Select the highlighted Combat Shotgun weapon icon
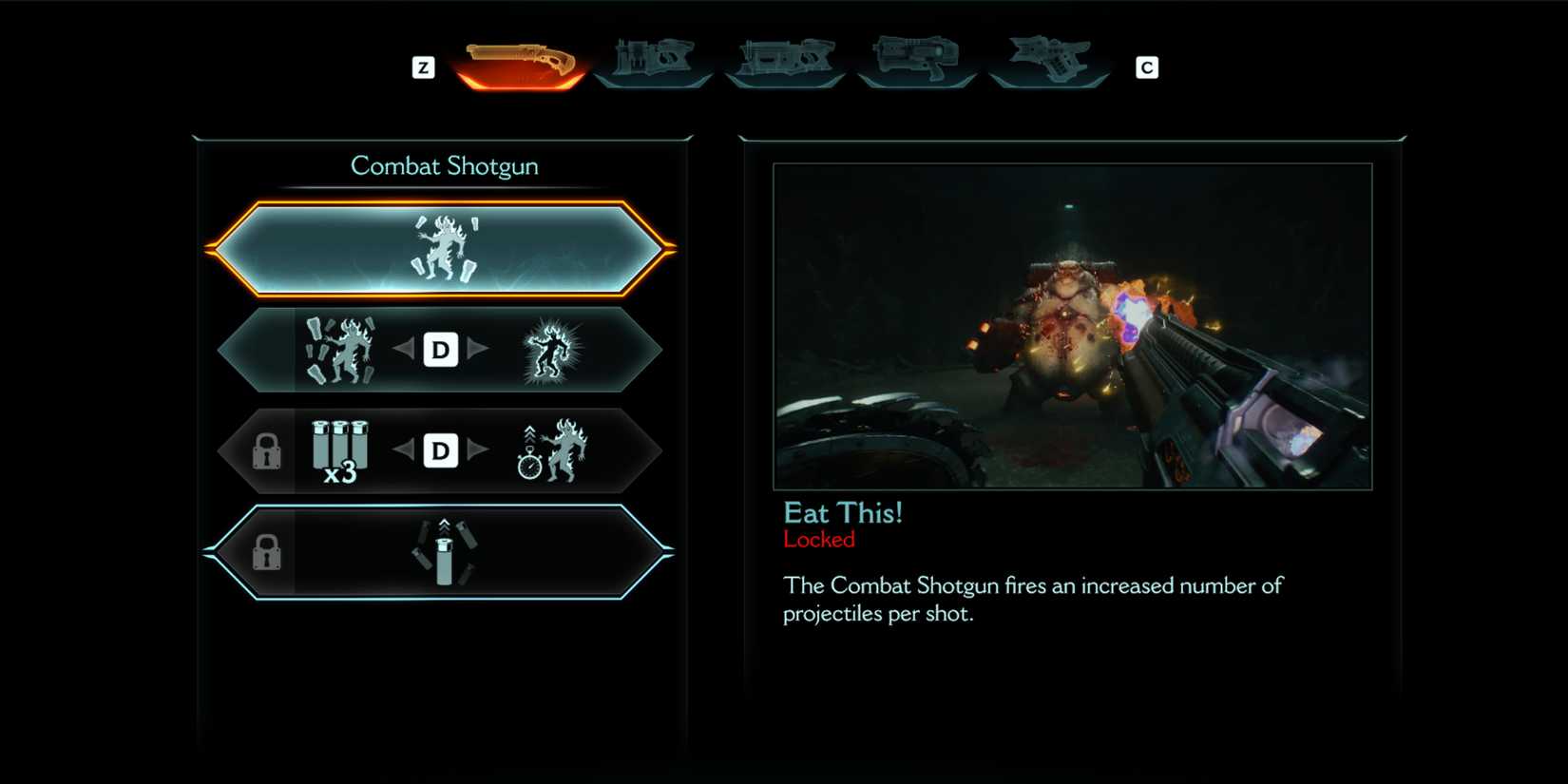The height and width of the screenshot is (784, 1568). [x=521, y=64]
